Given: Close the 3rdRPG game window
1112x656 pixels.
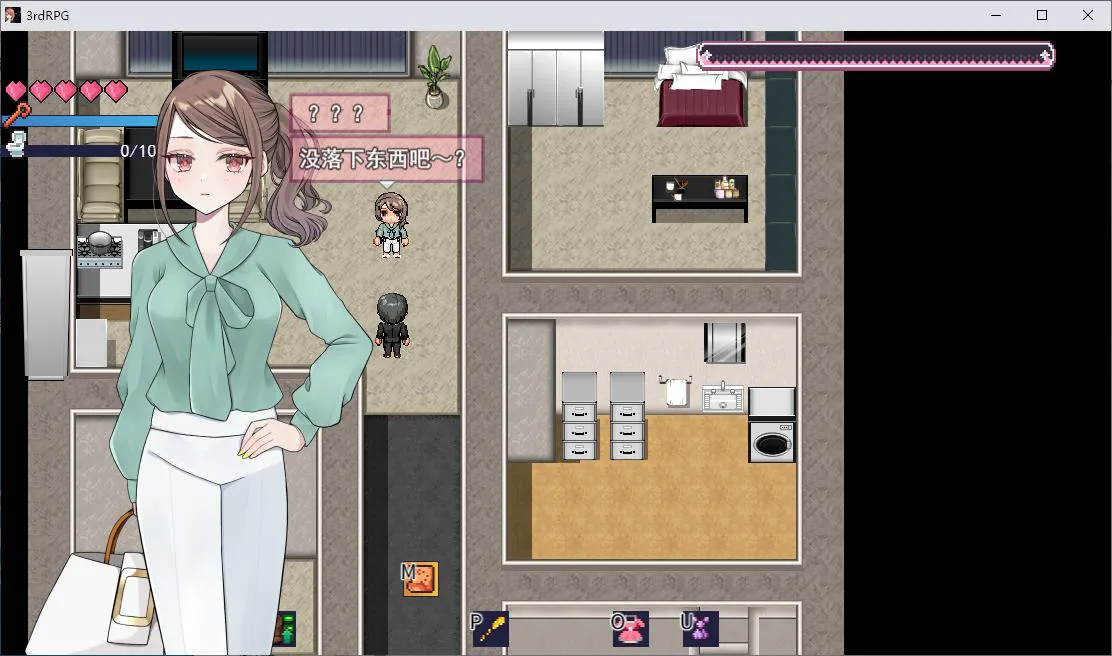Looking at the screenshot, I should 1088,15.
